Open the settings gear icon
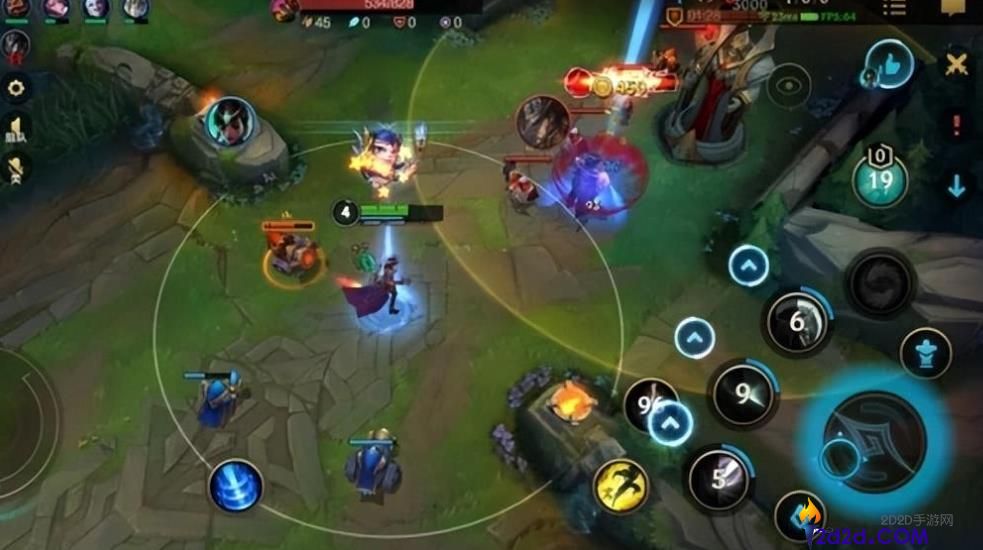 (17, 88)
